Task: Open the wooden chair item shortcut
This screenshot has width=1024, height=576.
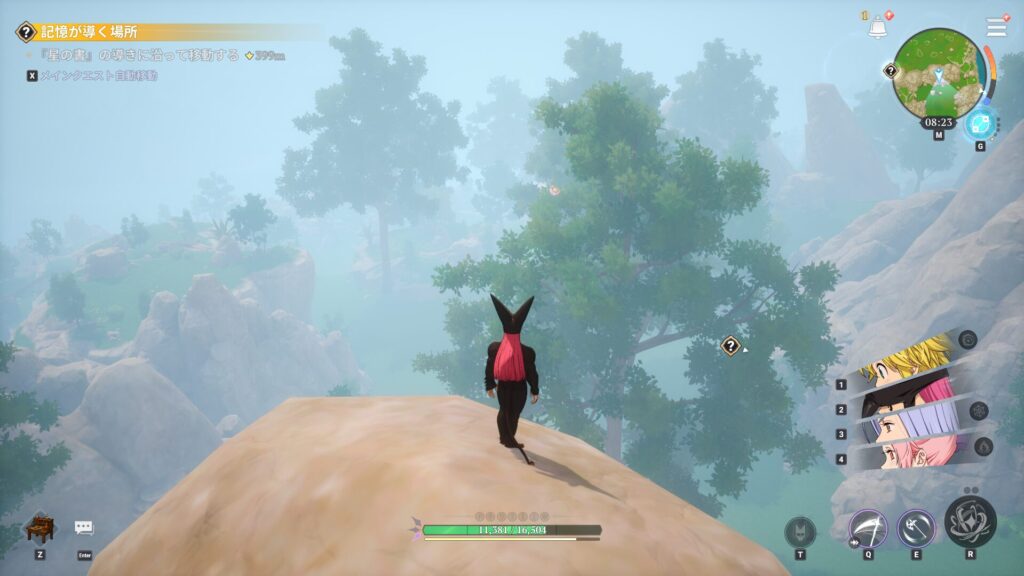Action: 39,527
